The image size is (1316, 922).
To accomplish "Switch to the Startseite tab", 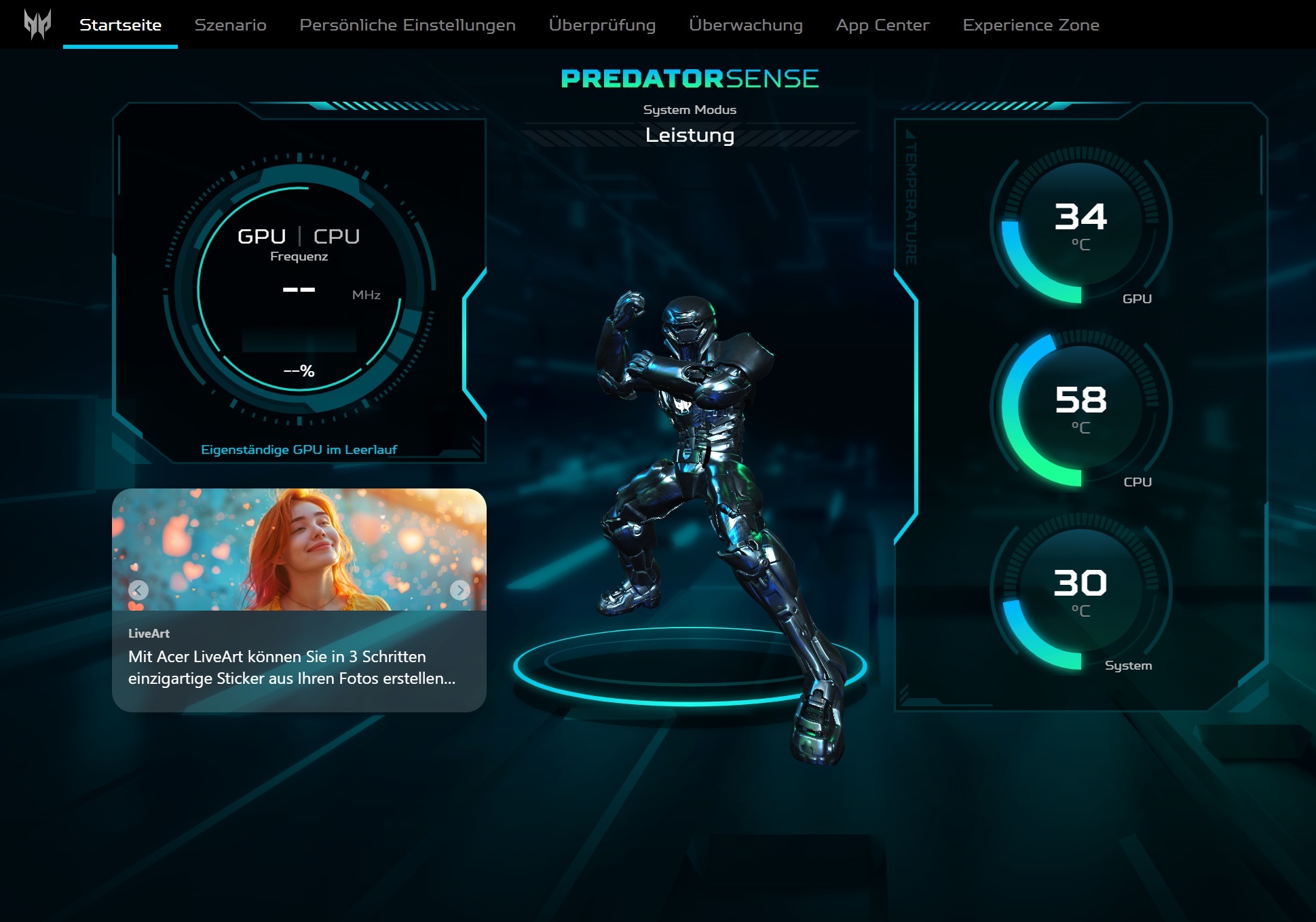I will pos(120,25).
